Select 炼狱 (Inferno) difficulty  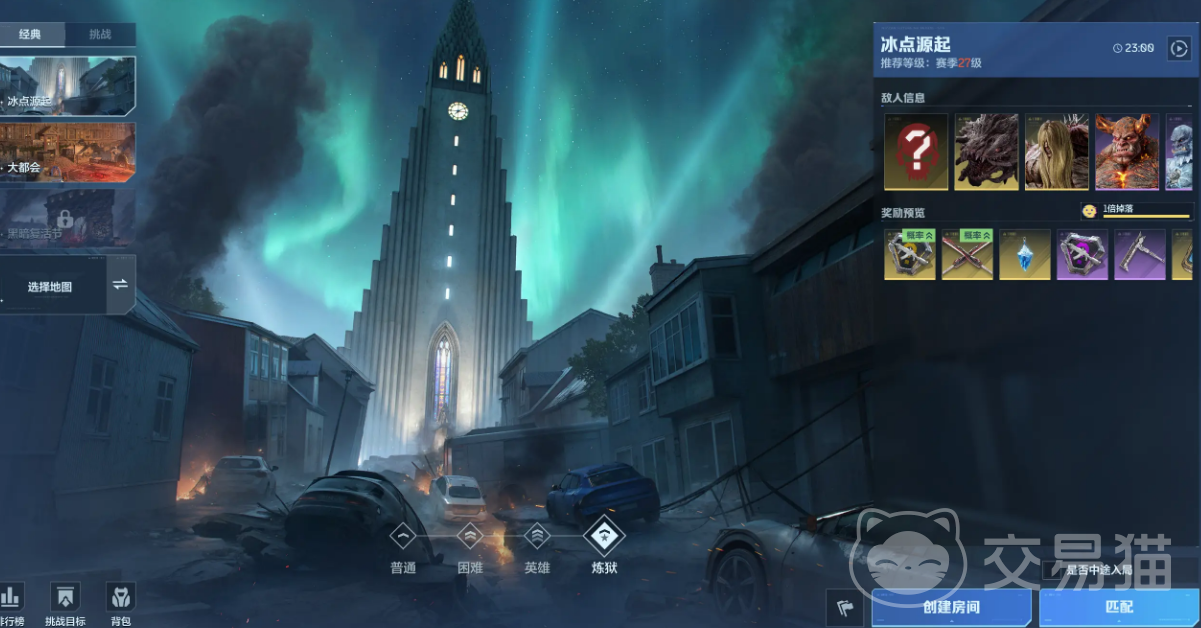tap(604, 539)
